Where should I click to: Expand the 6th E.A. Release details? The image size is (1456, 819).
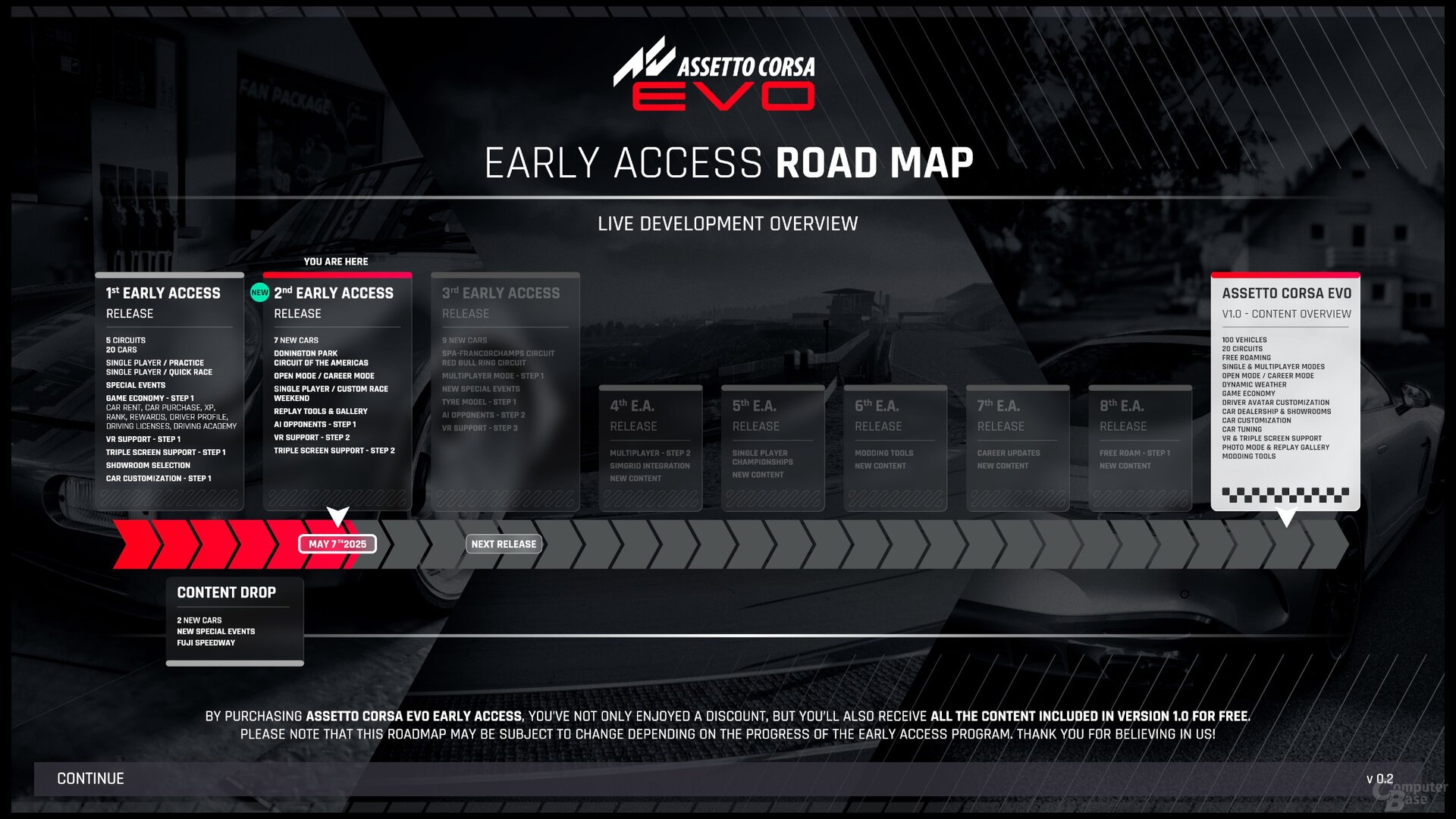tap(895, 447)
